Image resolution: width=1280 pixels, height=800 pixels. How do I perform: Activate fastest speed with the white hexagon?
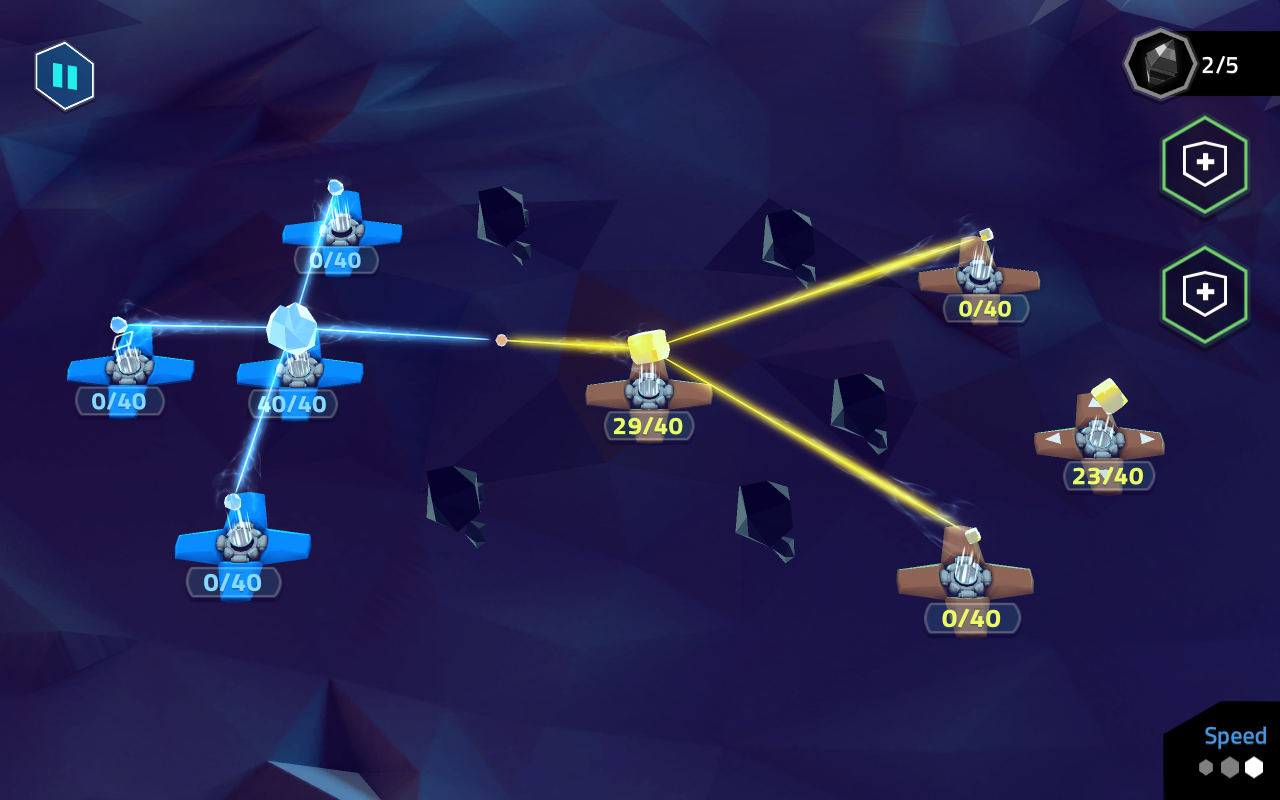[x=1254, y=765]
